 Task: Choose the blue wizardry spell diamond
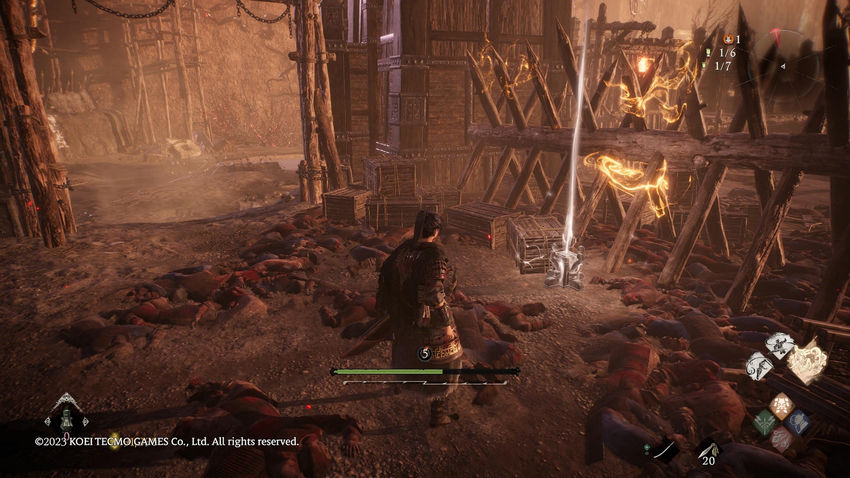797,422
